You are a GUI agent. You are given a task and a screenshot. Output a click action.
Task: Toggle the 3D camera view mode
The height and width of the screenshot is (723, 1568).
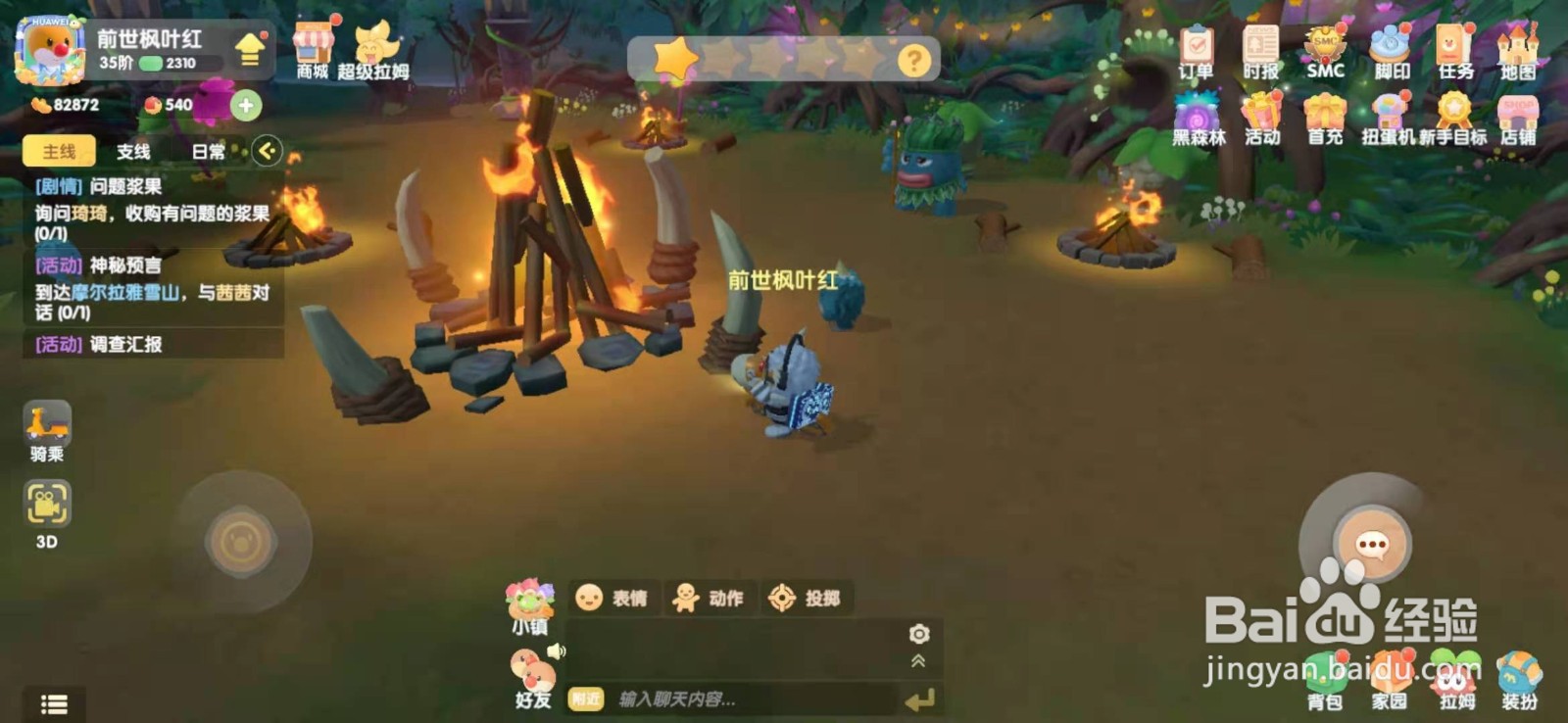(46, 505)
